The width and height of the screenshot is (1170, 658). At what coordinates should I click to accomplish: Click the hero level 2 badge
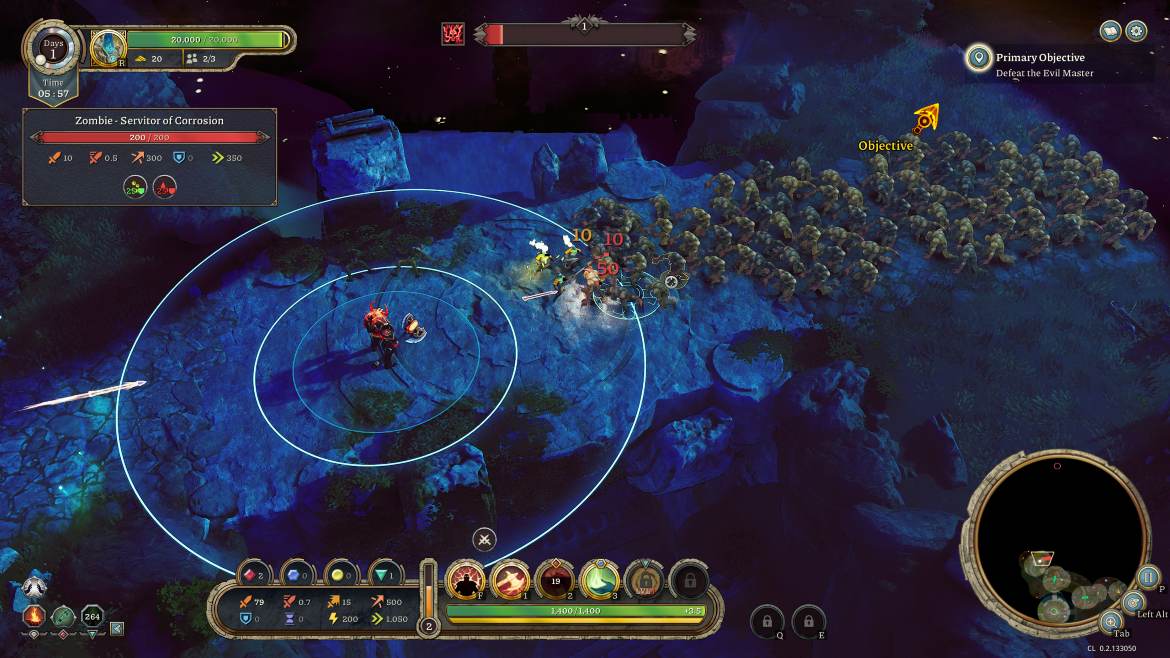click(429, 627)
